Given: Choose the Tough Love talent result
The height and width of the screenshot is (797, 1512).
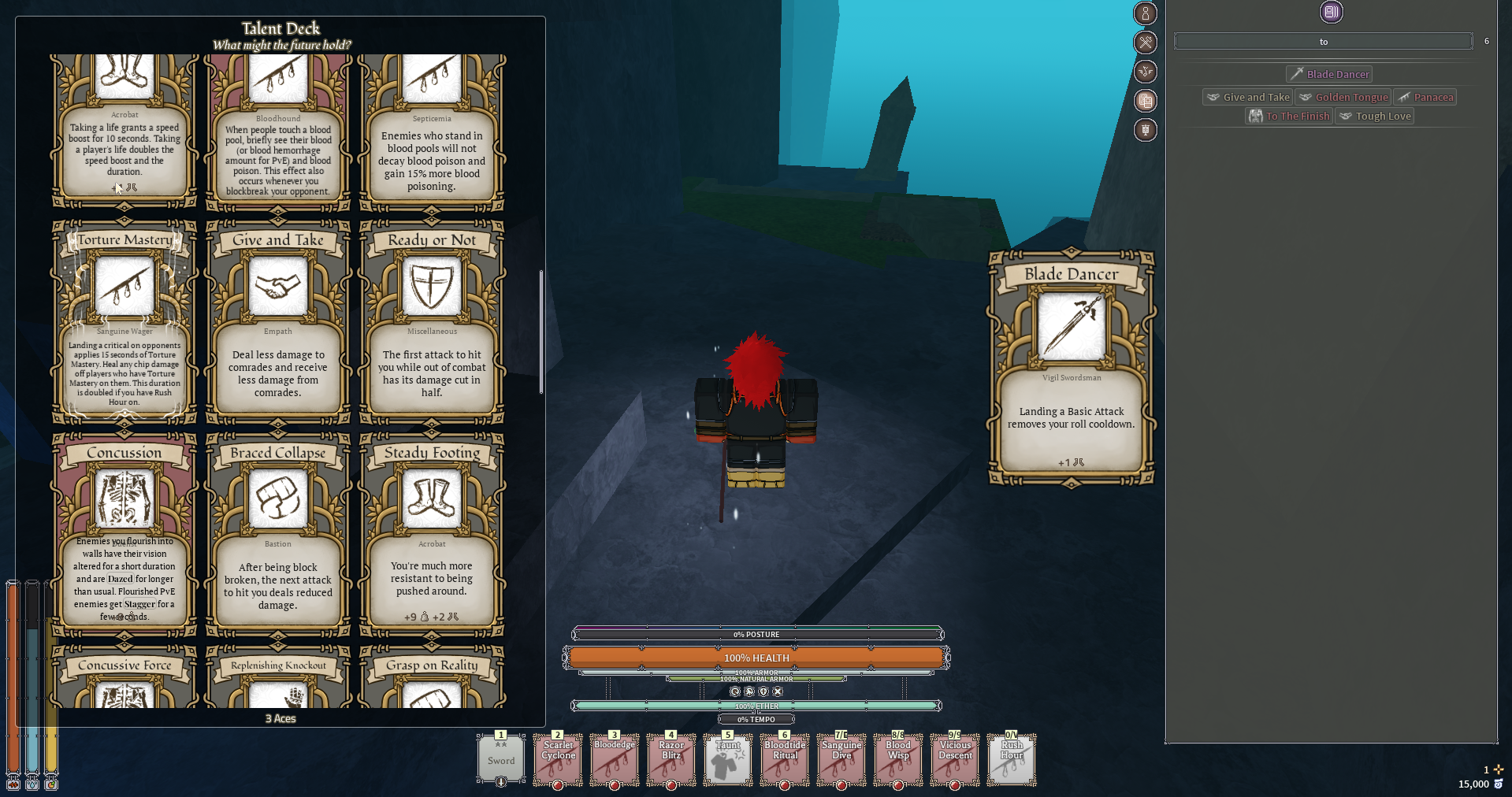Looking at the screenshot, I should pyautogui.click(x=1375, y=116).
